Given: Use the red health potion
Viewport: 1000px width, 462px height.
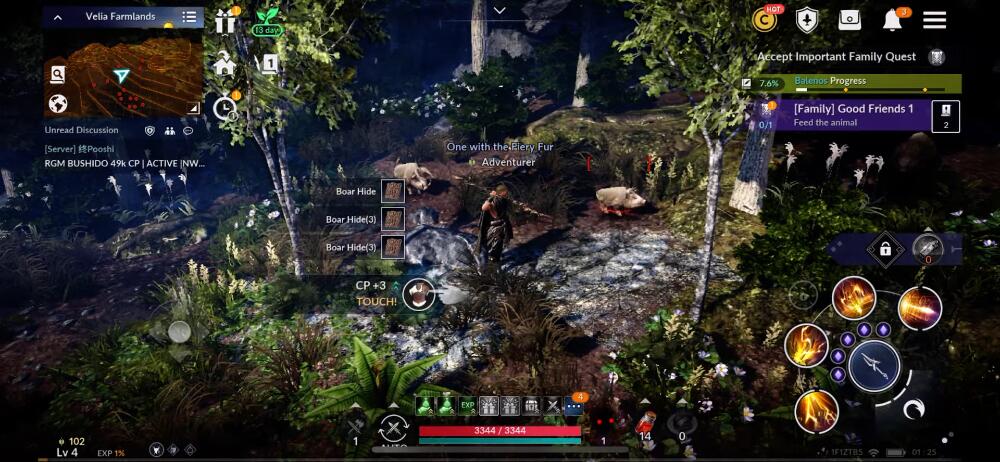Looking at the screenshot, I should point(645,423).
